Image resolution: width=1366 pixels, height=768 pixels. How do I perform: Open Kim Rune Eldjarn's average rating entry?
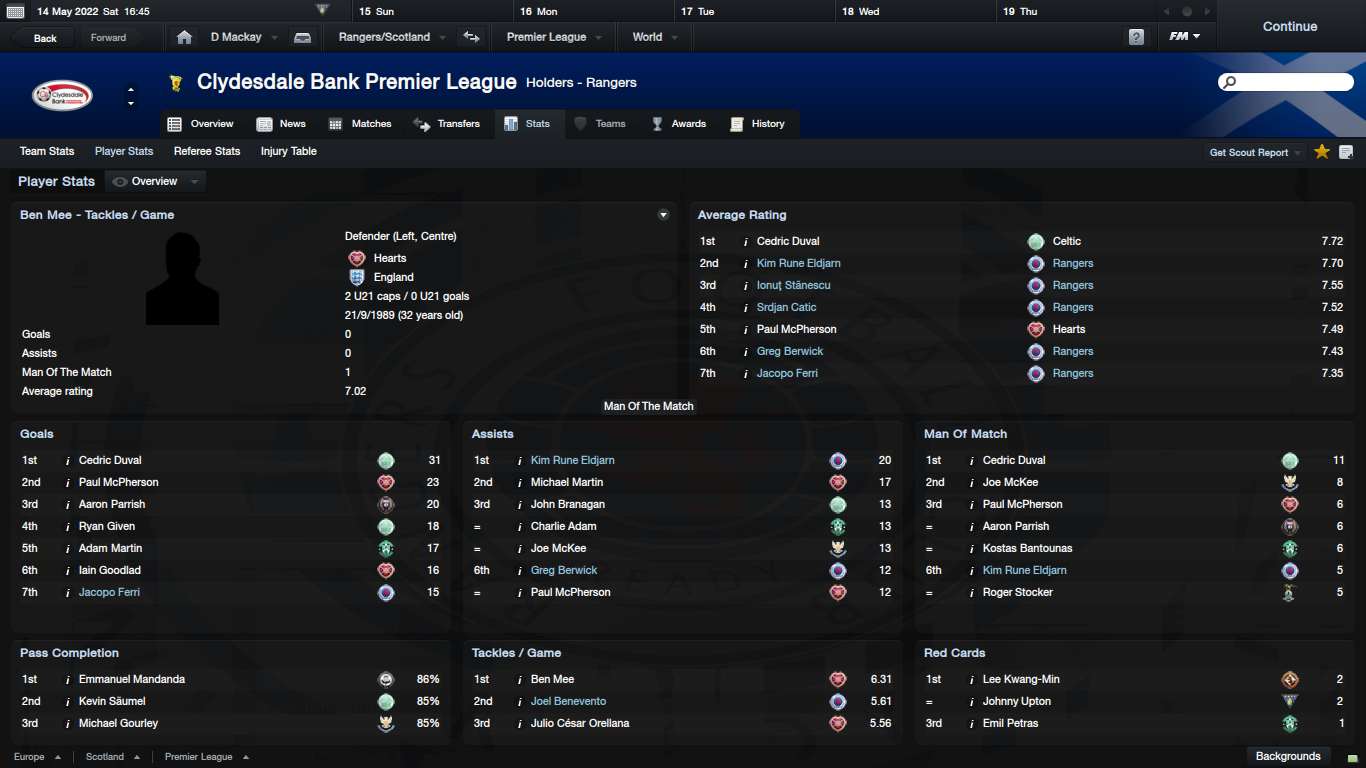(798, 263)
